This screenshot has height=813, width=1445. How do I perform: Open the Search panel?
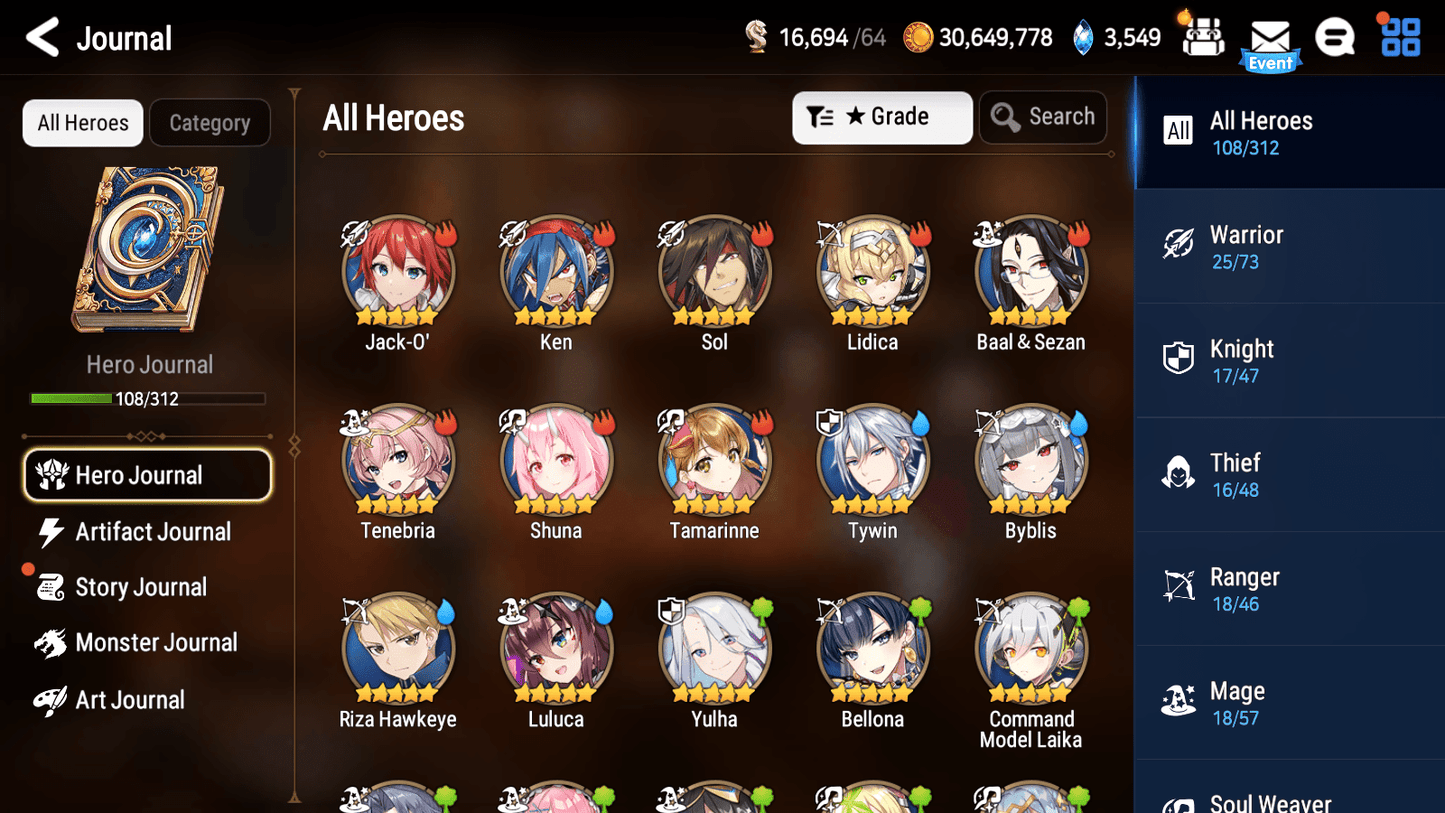(x=1043, y=117)
